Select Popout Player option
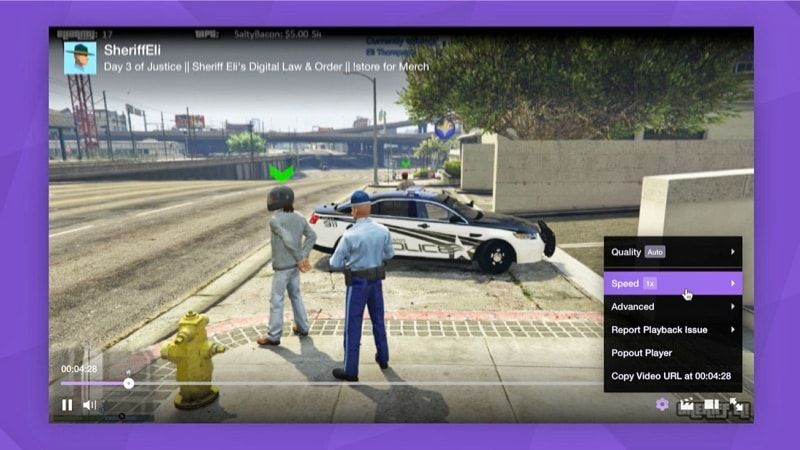Screen dimensions: 800x450 672,353
